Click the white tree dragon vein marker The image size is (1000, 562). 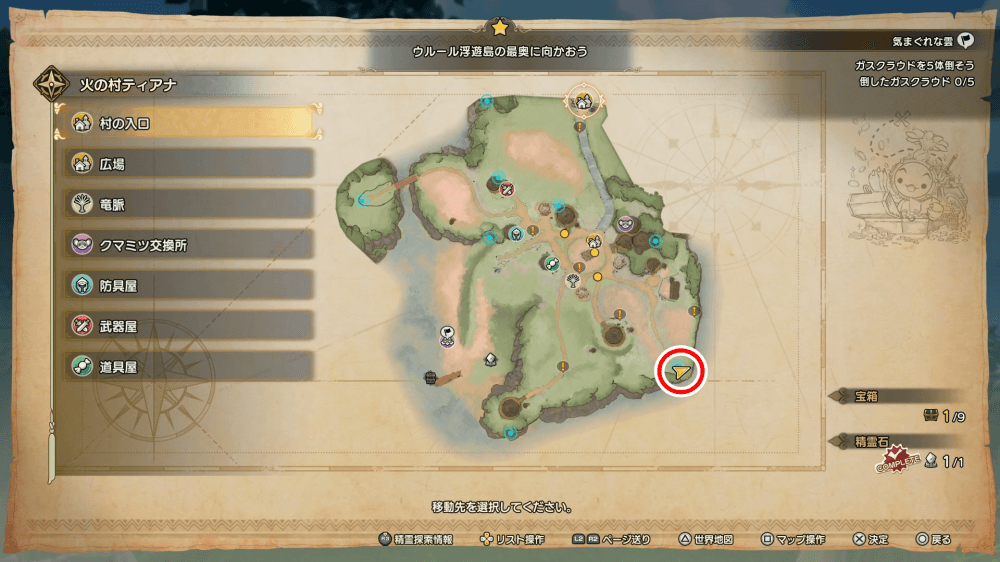pos(573,281)
